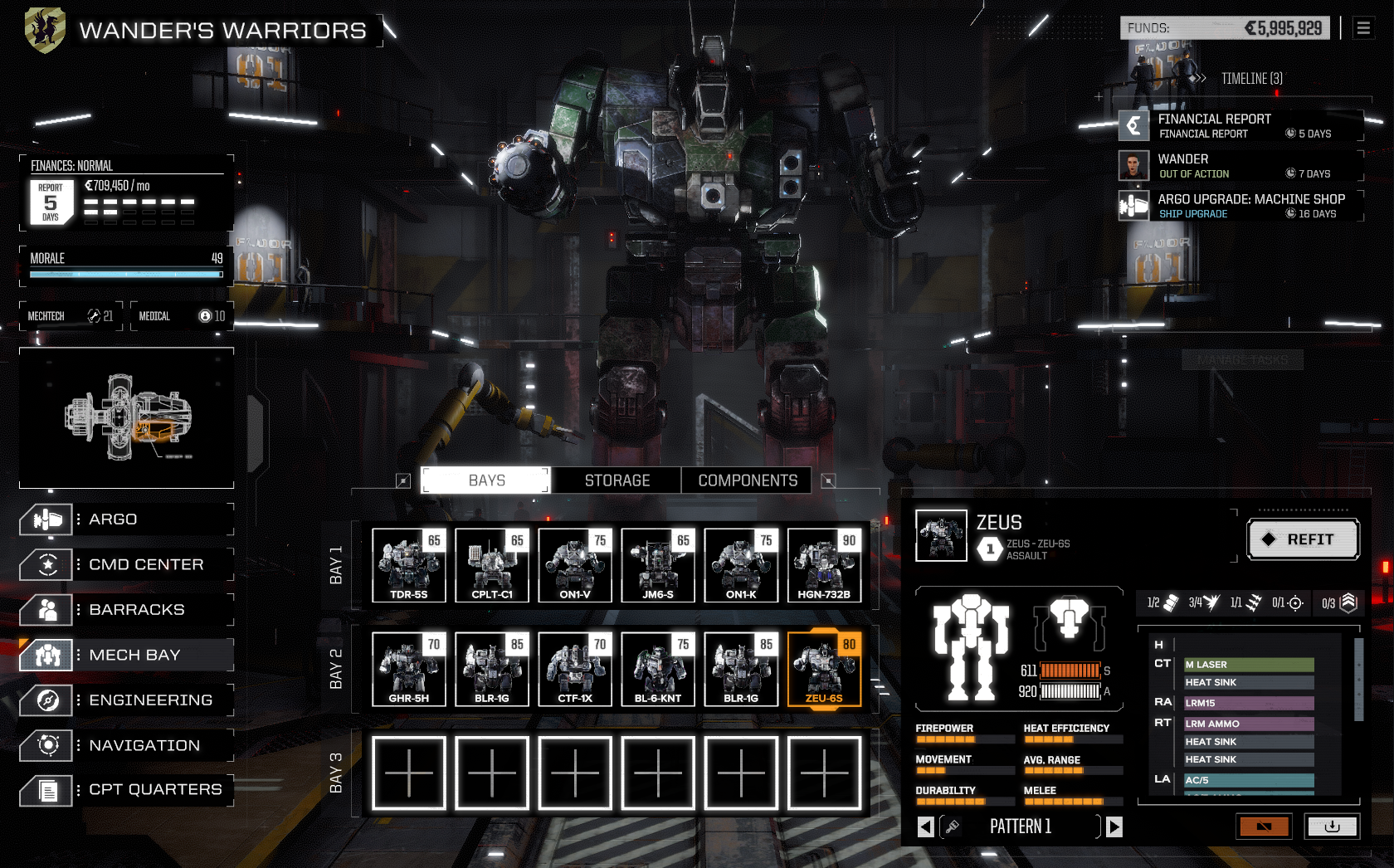
Task: Toggle the save loadout button near Pattern 1
Action: [x=1333, y=827]
